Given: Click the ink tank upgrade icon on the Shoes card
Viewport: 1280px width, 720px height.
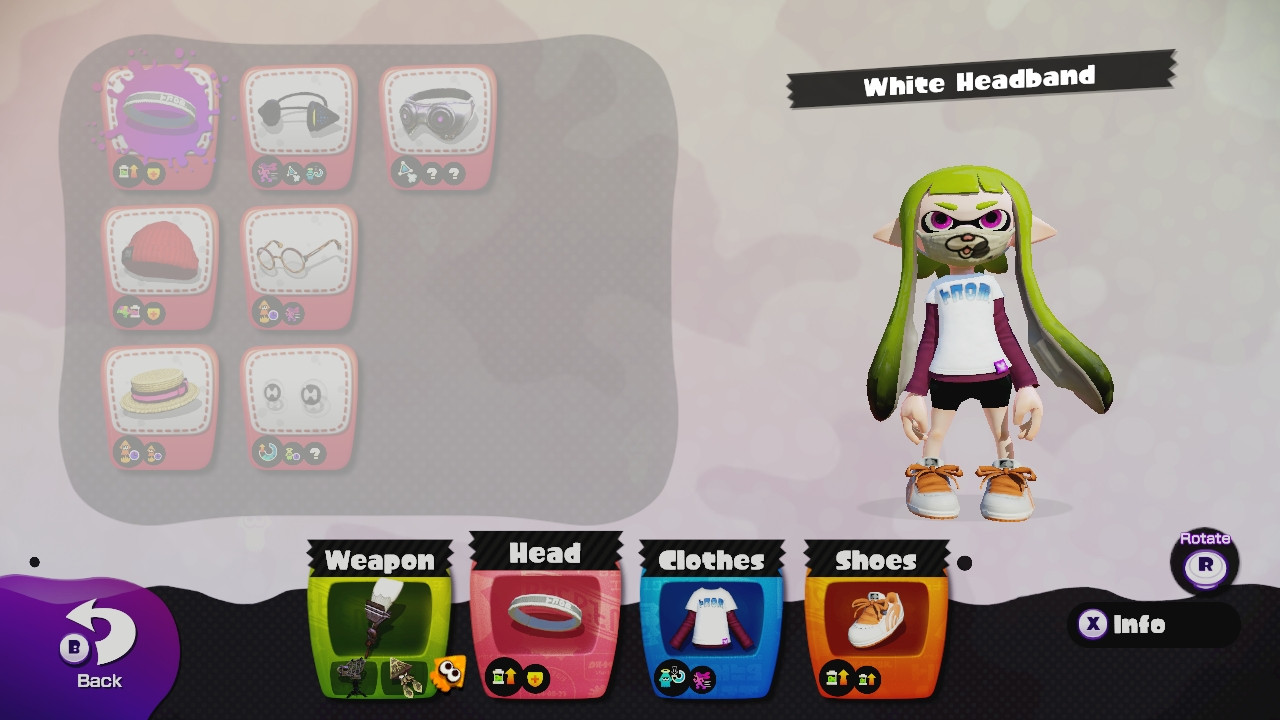Looking at the screenshot, I should pos(835,675).
